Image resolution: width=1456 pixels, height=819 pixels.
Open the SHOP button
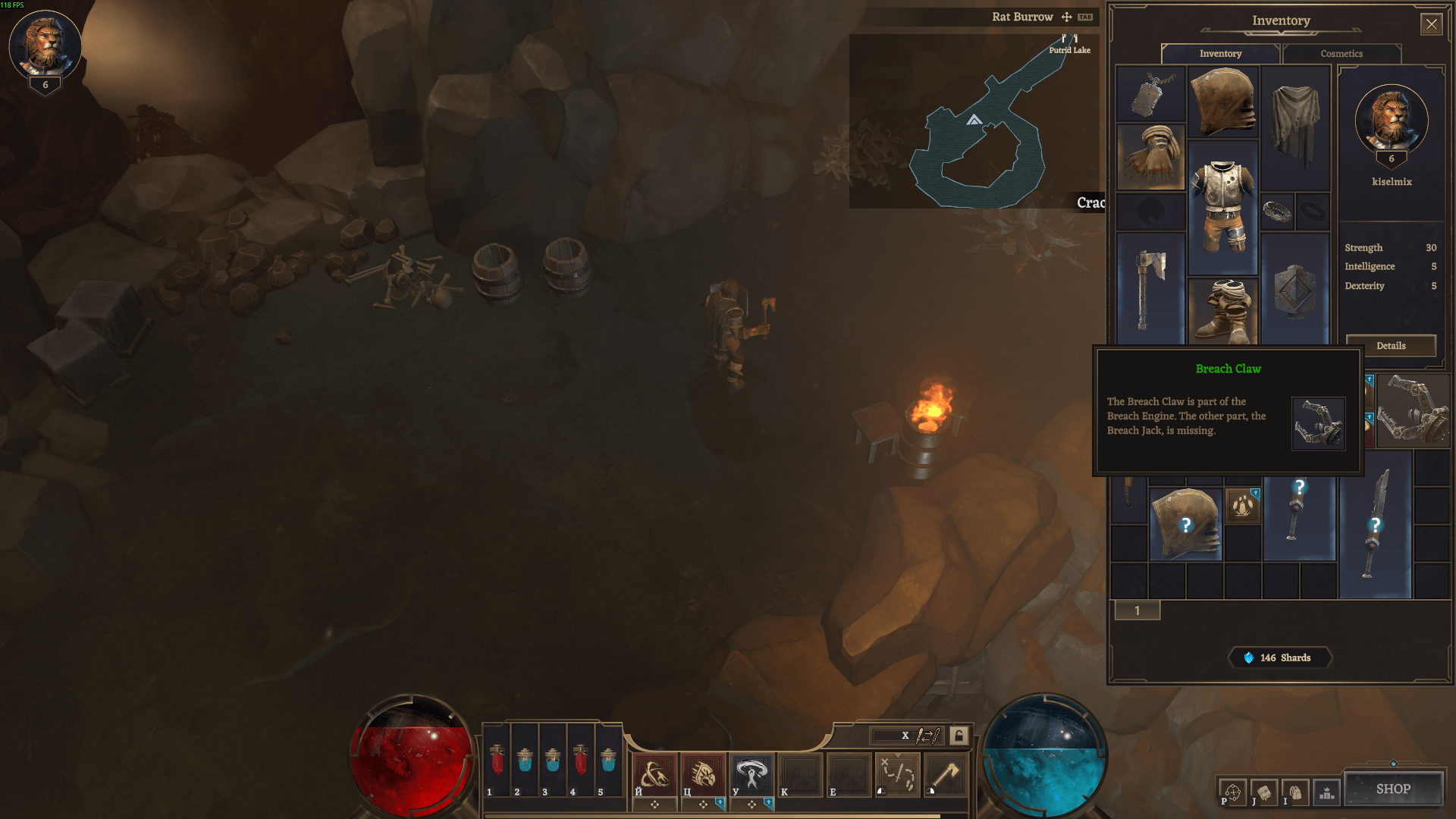[x=1394, y=789]
